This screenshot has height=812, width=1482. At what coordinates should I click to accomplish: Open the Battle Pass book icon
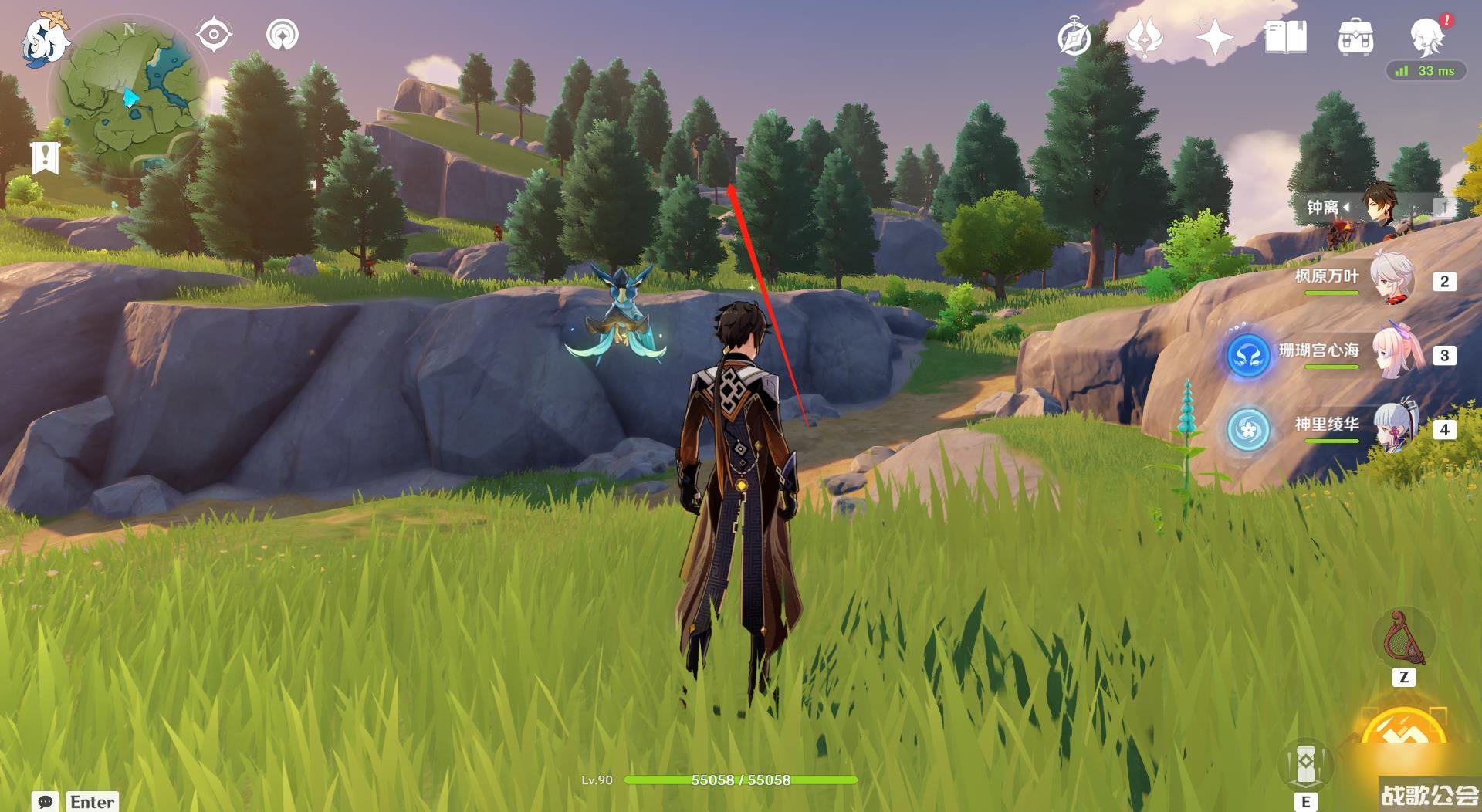tap(1285, 37)
